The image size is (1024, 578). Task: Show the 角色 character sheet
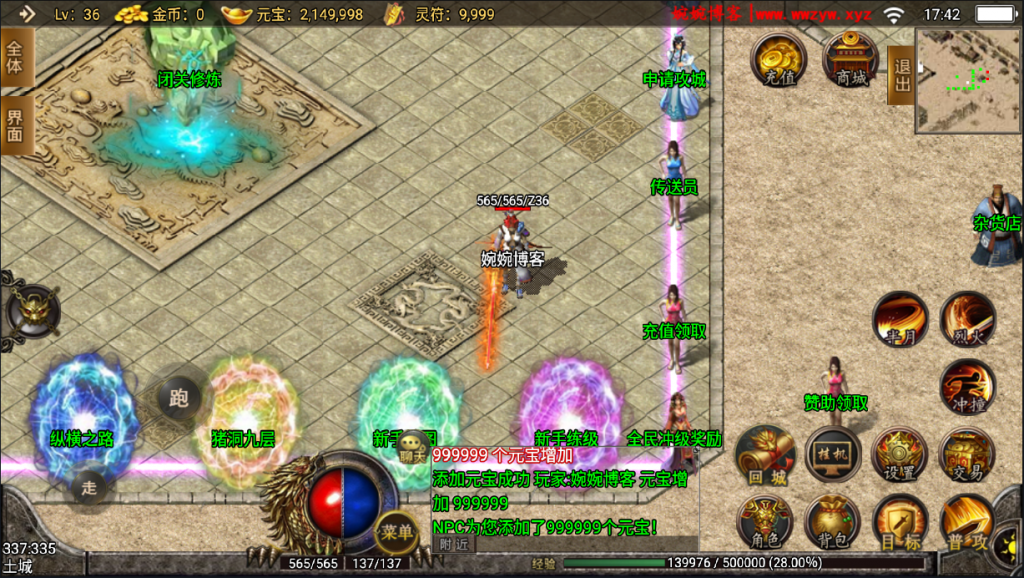pos(764,522)
